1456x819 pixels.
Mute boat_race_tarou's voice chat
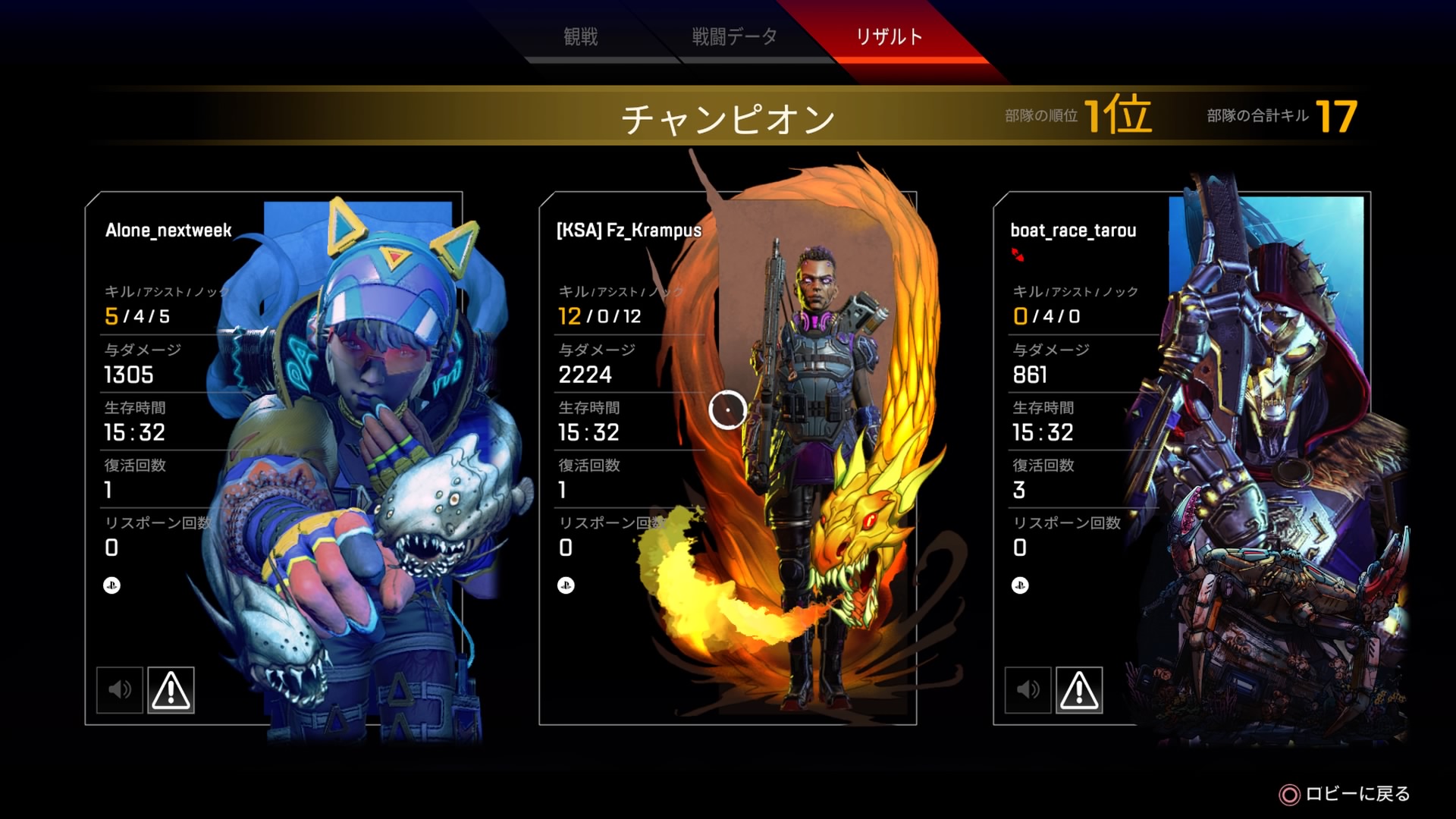coord(1029,689)
